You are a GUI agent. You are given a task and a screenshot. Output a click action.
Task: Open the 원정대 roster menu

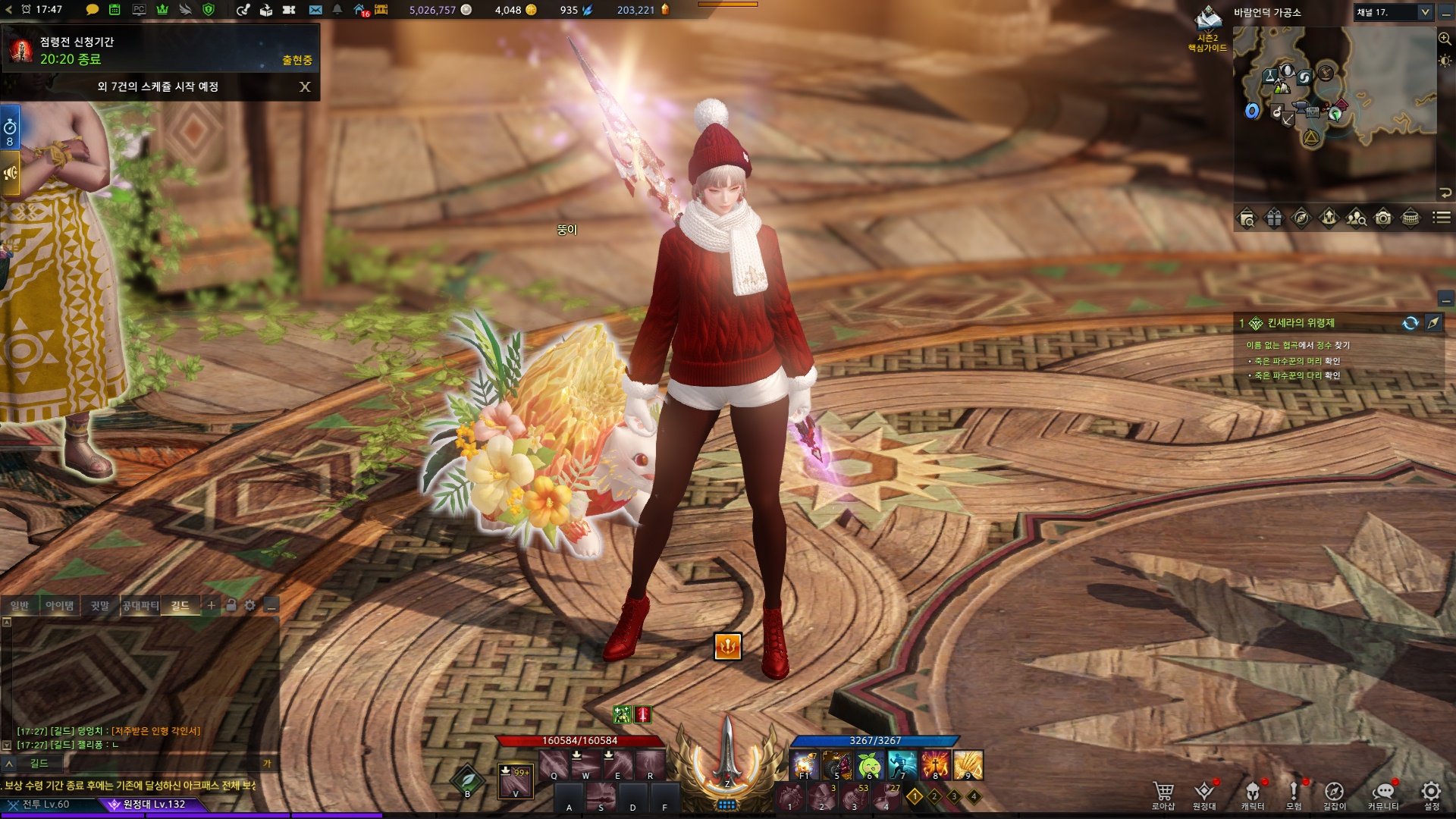pos(1204,794)
